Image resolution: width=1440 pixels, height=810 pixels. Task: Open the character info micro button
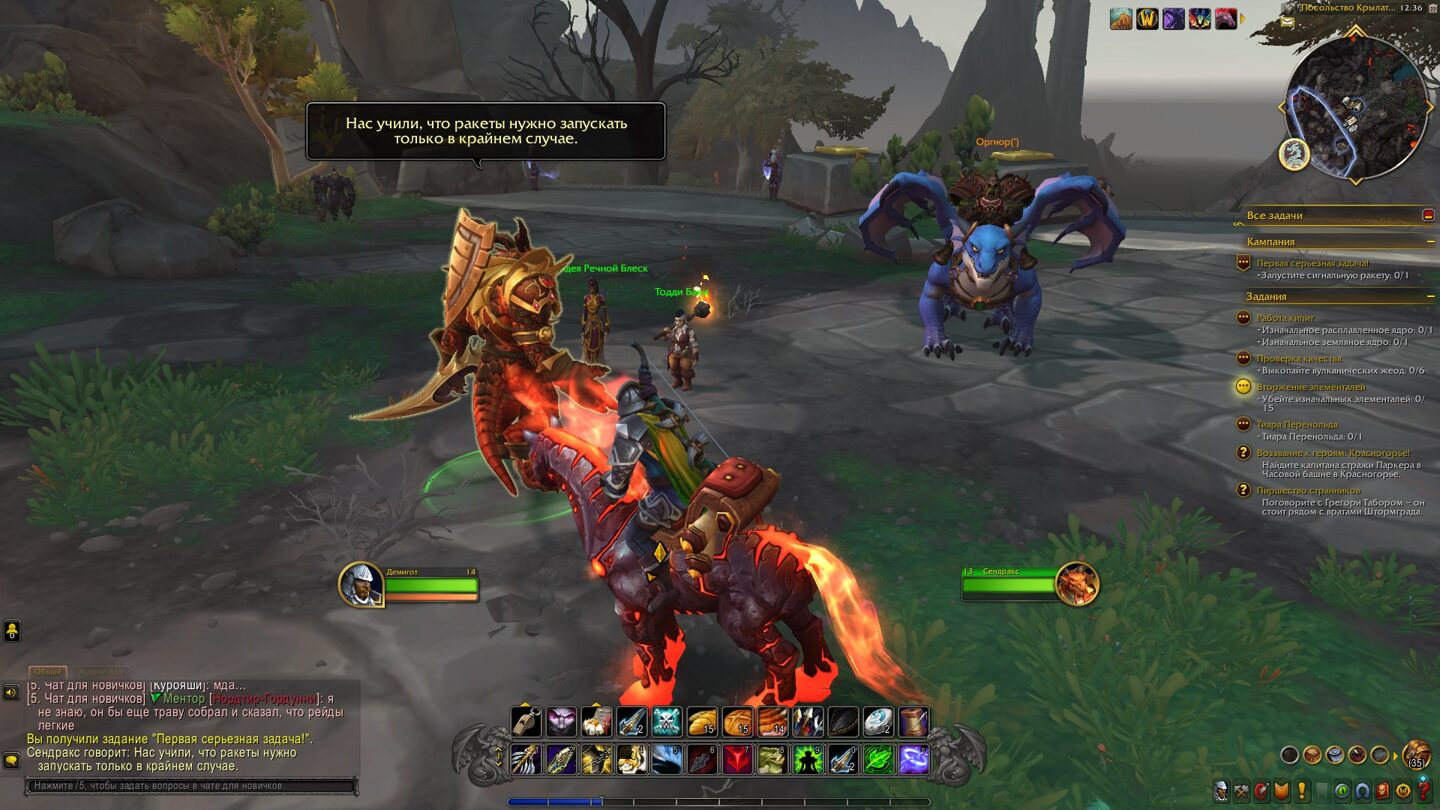point(1221,791)
